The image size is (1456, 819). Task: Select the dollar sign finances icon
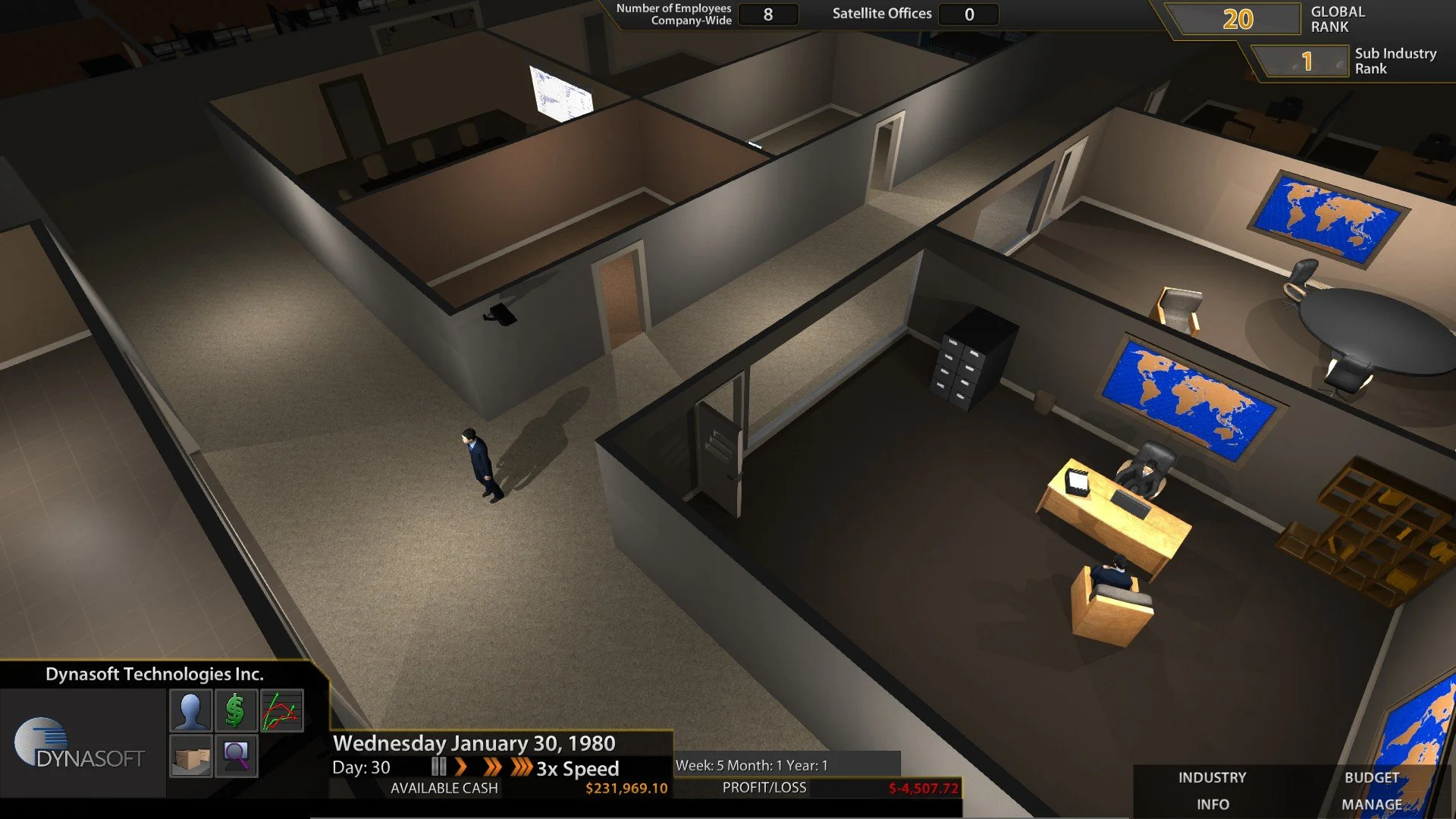234,711
